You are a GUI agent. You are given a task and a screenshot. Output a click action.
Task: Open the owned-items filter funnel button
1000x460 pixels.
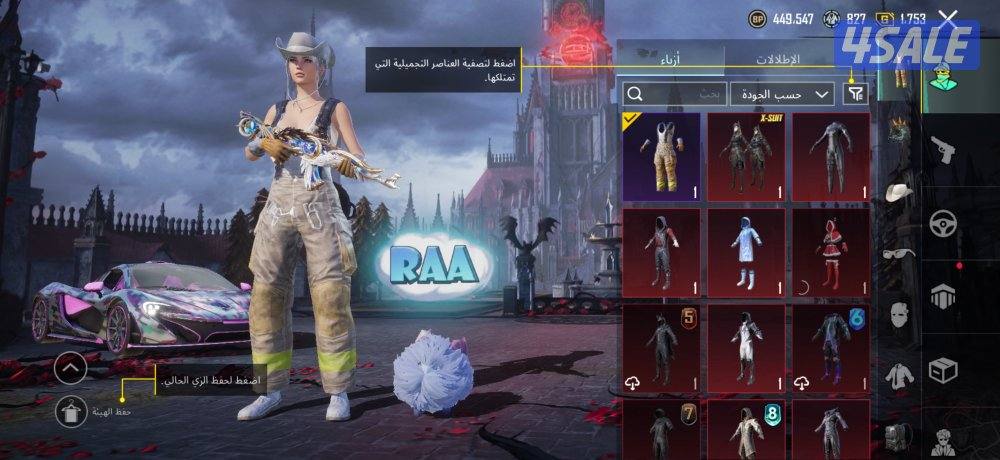[x=855, y=94]
